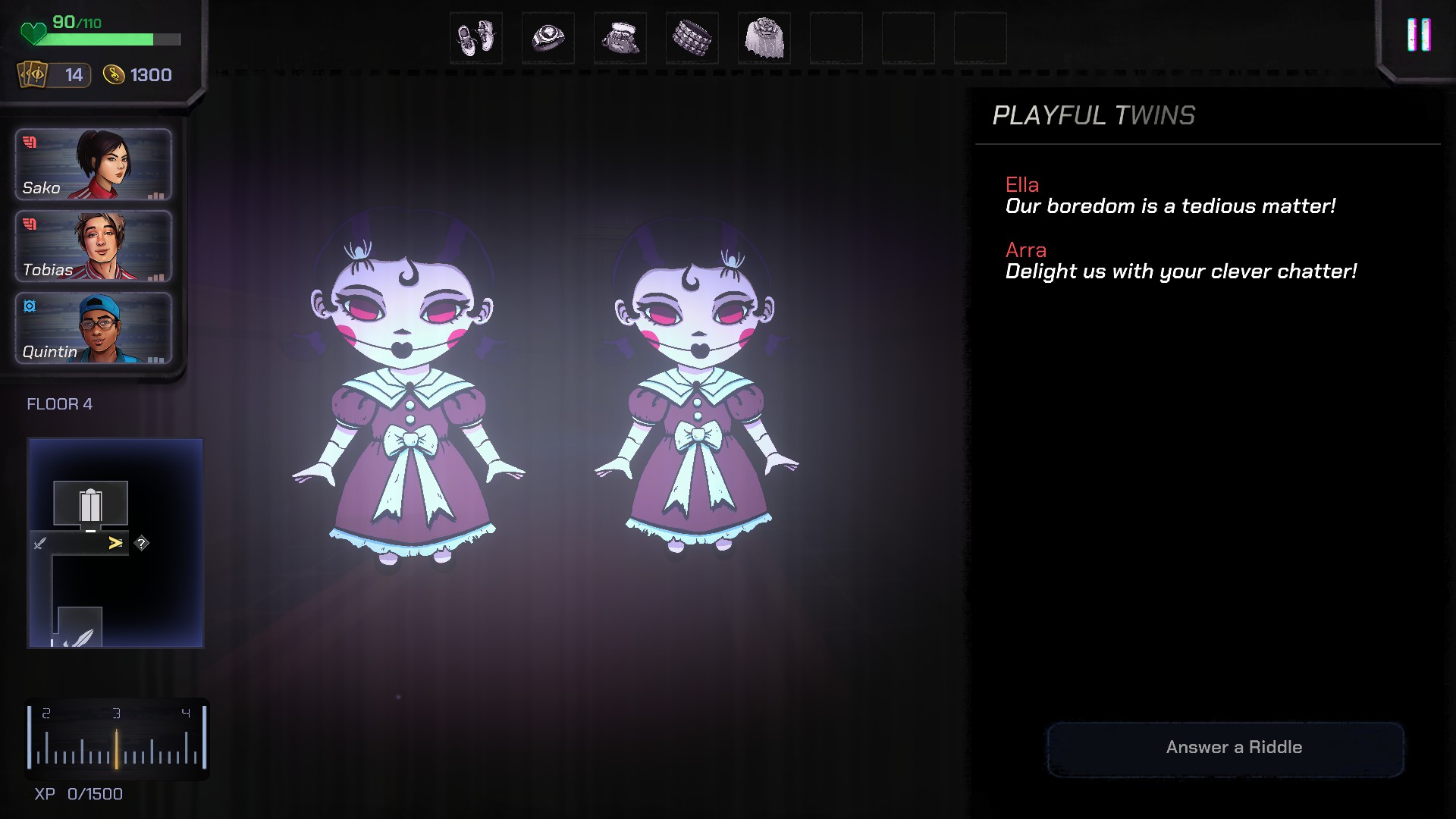Click the studded bracelet item slot
Image resolution: width=1456 pixels, height=819 pixels.
[692, 38]
